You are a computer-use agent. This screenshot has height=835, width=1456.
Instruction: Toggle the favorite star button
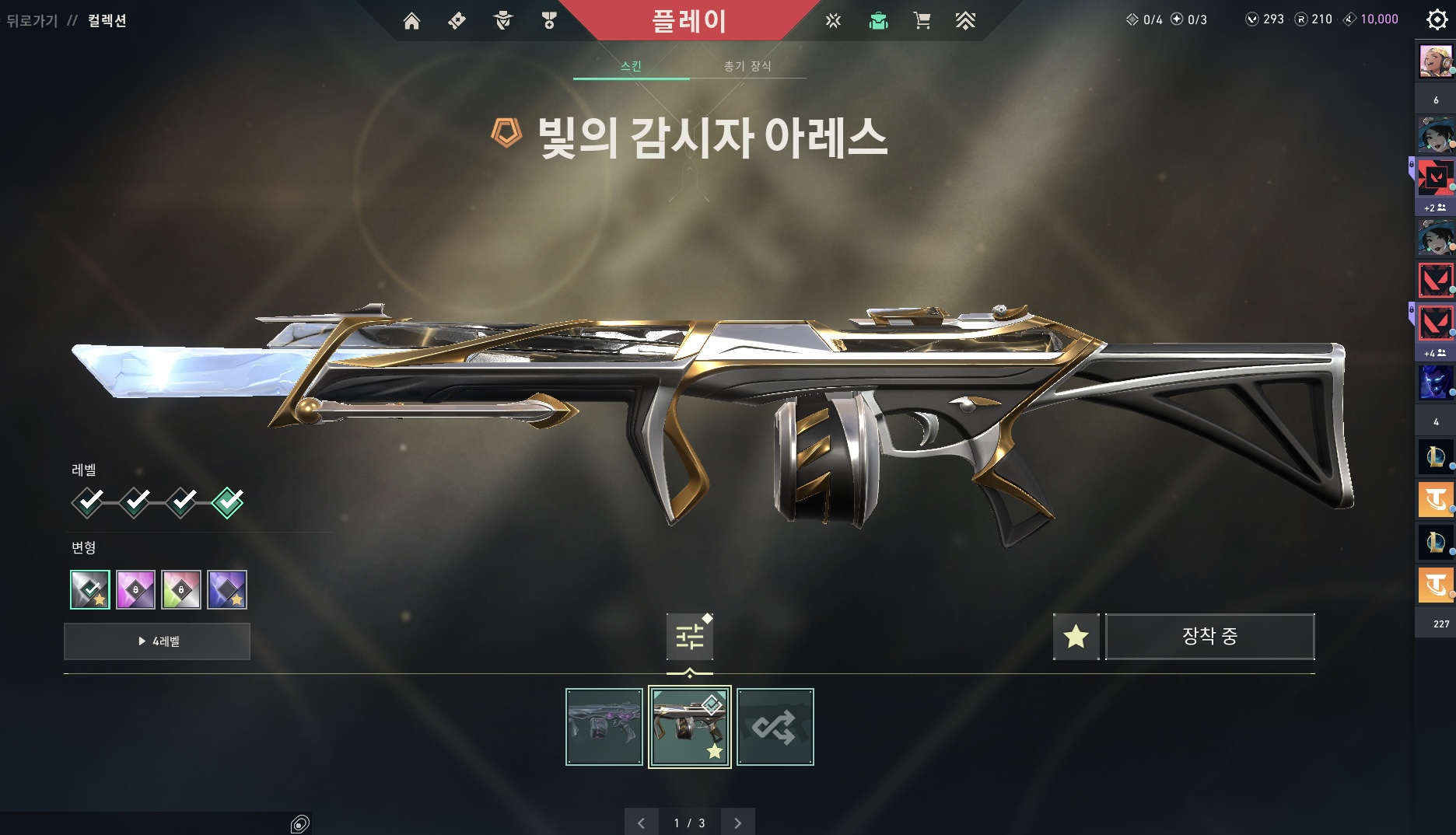point(1076,637)
